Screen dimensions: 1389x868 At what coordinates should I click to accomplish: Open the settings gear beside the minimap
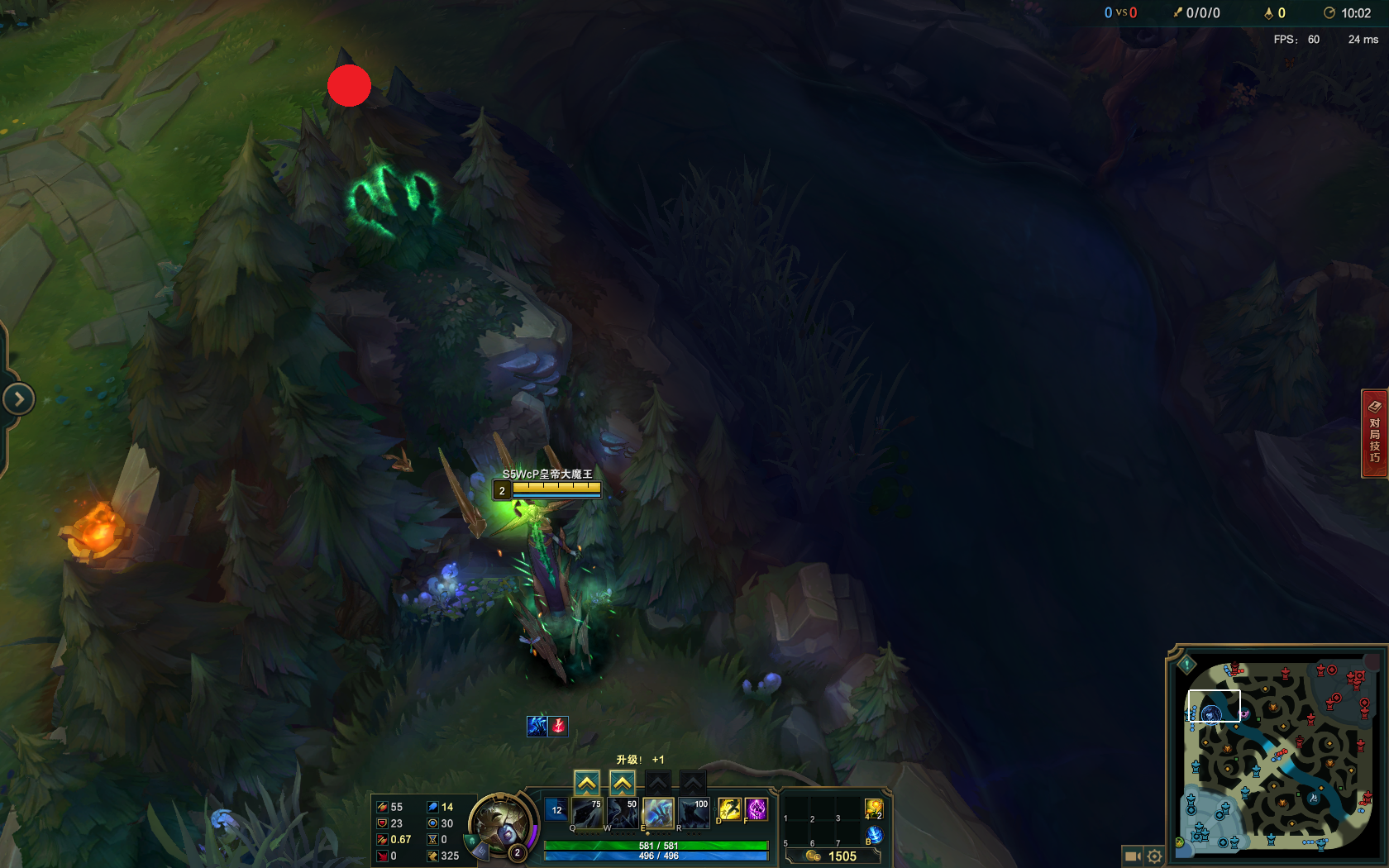tap(1154, 856)
